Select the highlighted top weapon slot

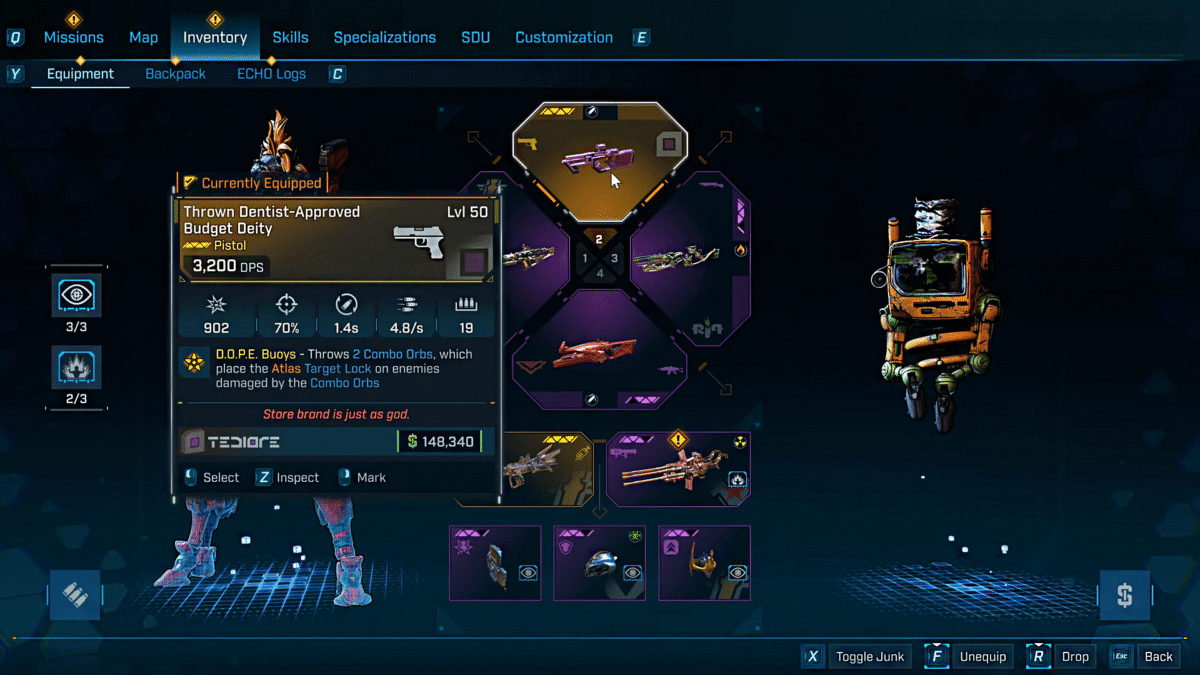pos(600,160)
